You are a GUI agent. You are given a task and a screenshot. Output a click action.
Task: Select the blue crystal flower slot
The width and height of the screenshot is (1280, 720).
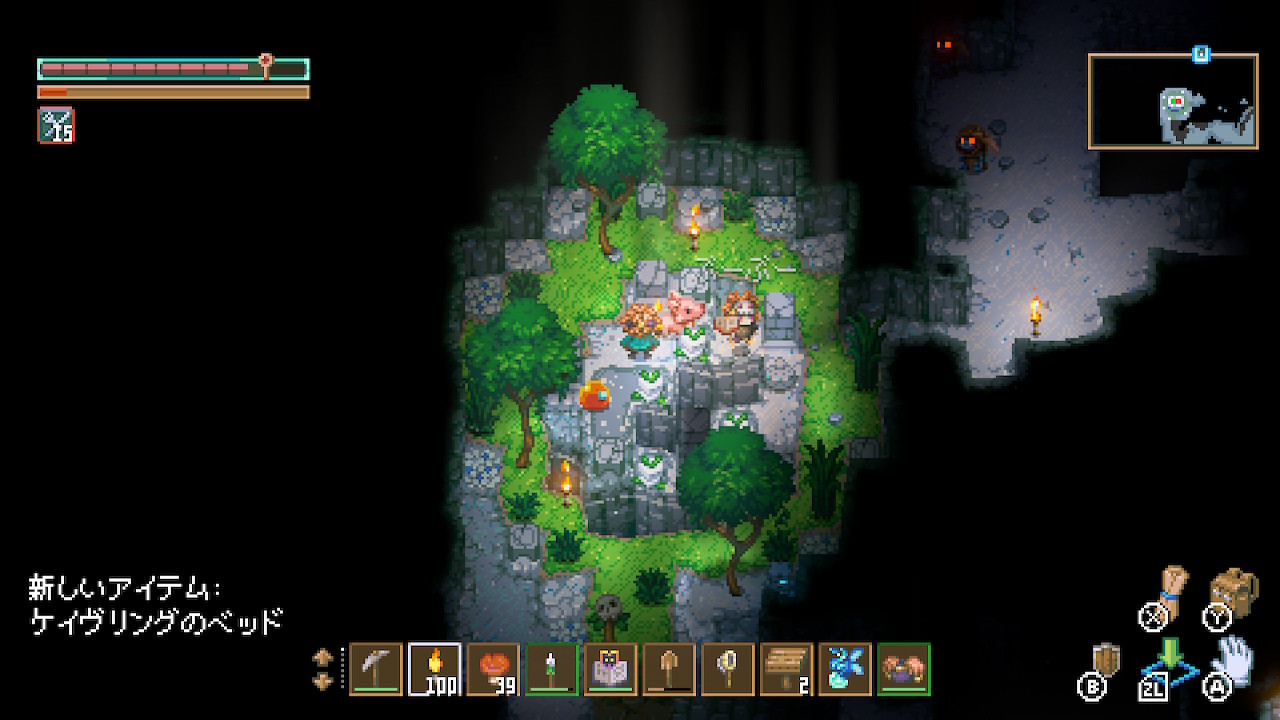845,669
